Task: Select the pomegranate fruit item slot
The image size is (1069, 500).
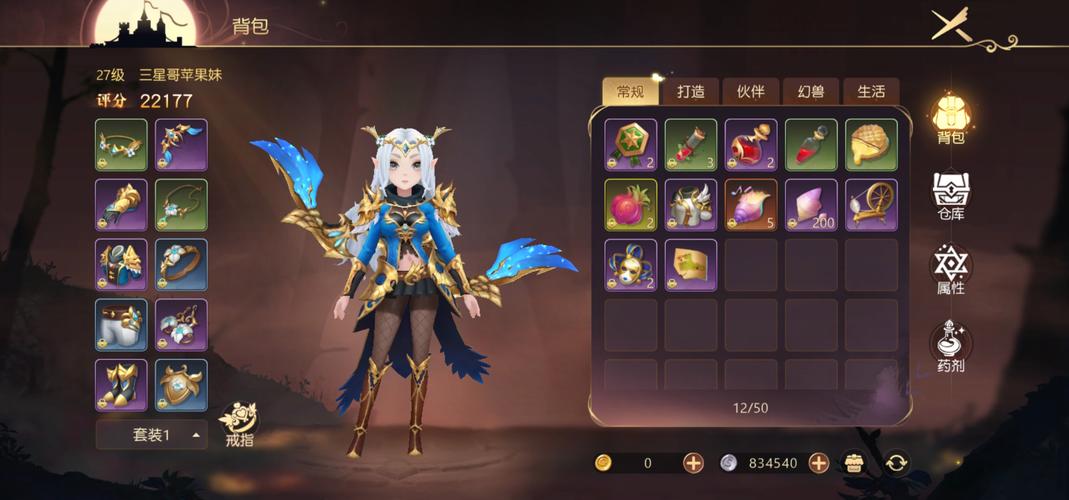Action: (631, 205)
